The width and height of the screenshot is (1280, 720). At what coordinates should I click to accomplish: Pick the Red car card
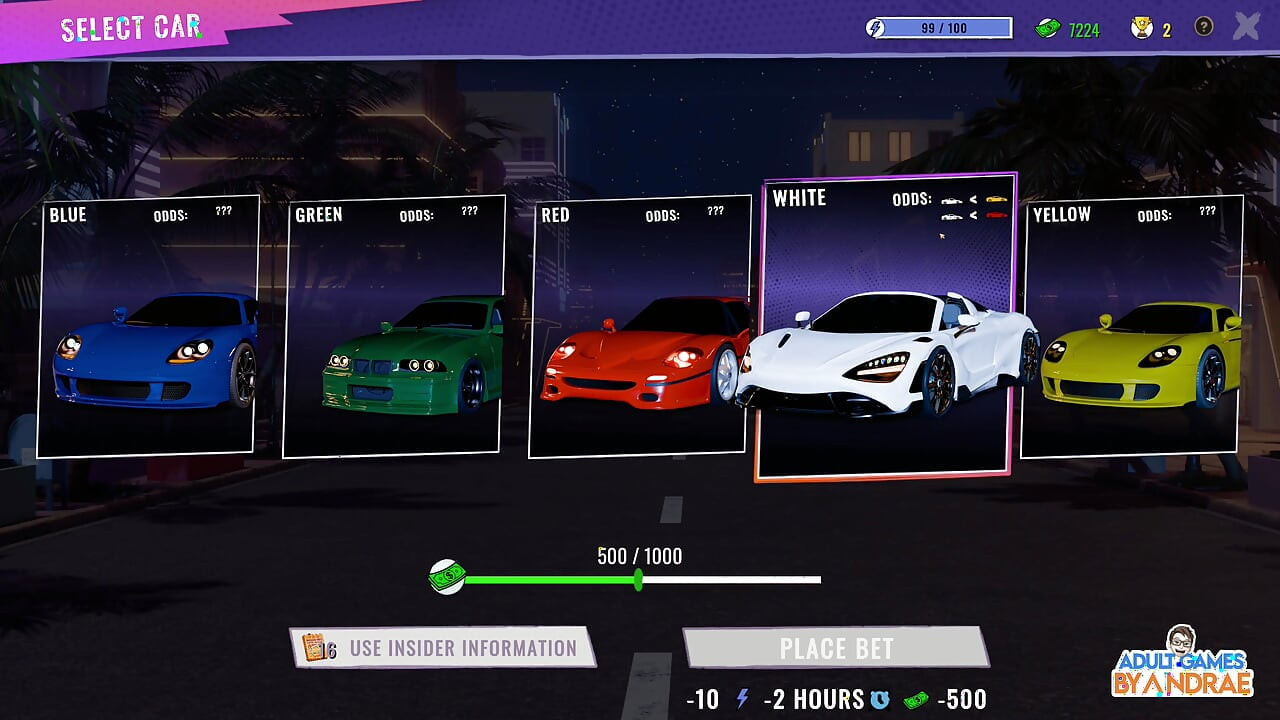(x=639, y=327)
